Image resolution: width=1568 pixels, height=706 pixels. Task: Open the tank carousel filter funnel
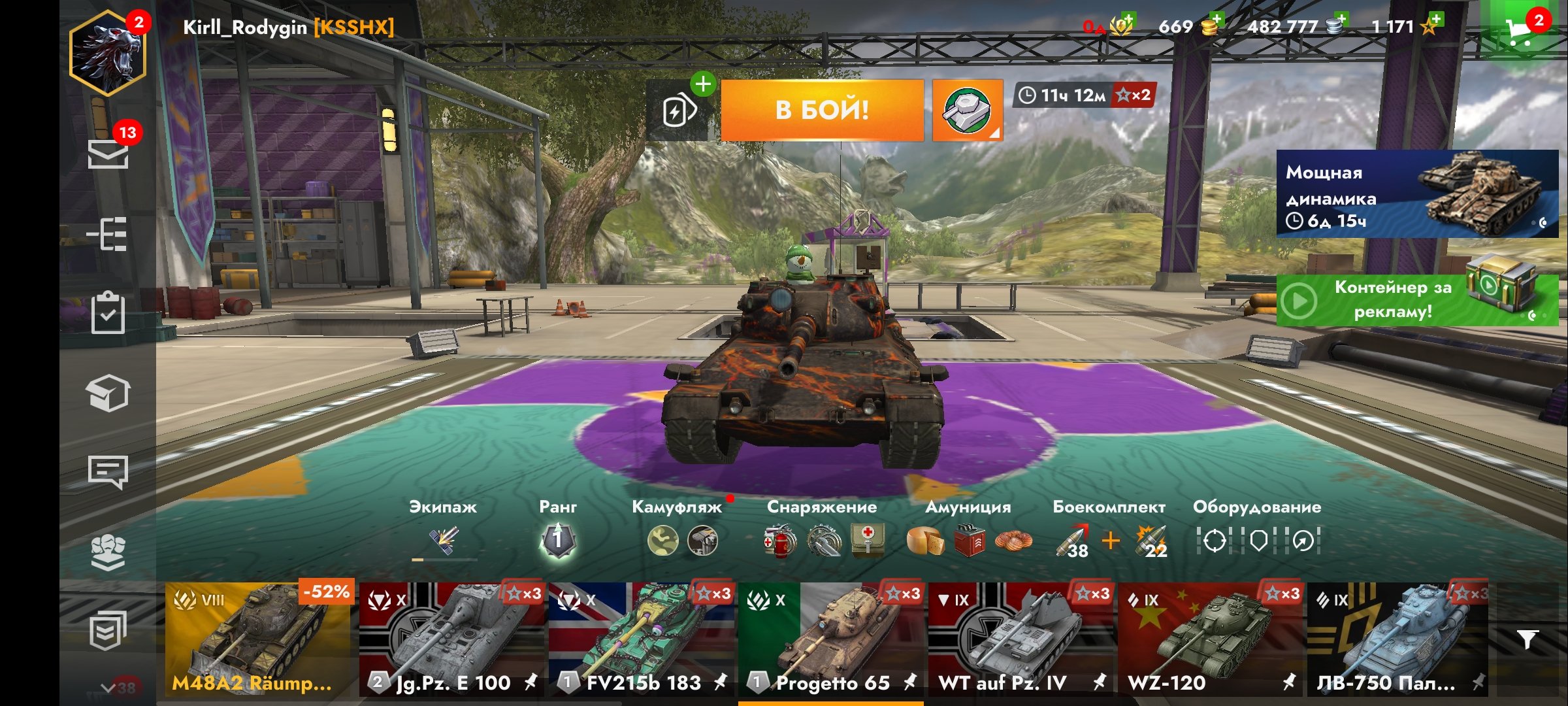[x=1527, y=639]
